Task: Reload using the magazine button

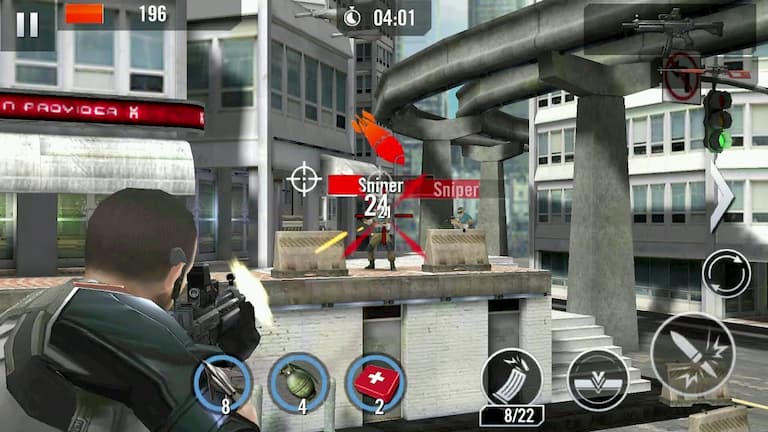Action: pyautogui.click(x=511, y=379)
